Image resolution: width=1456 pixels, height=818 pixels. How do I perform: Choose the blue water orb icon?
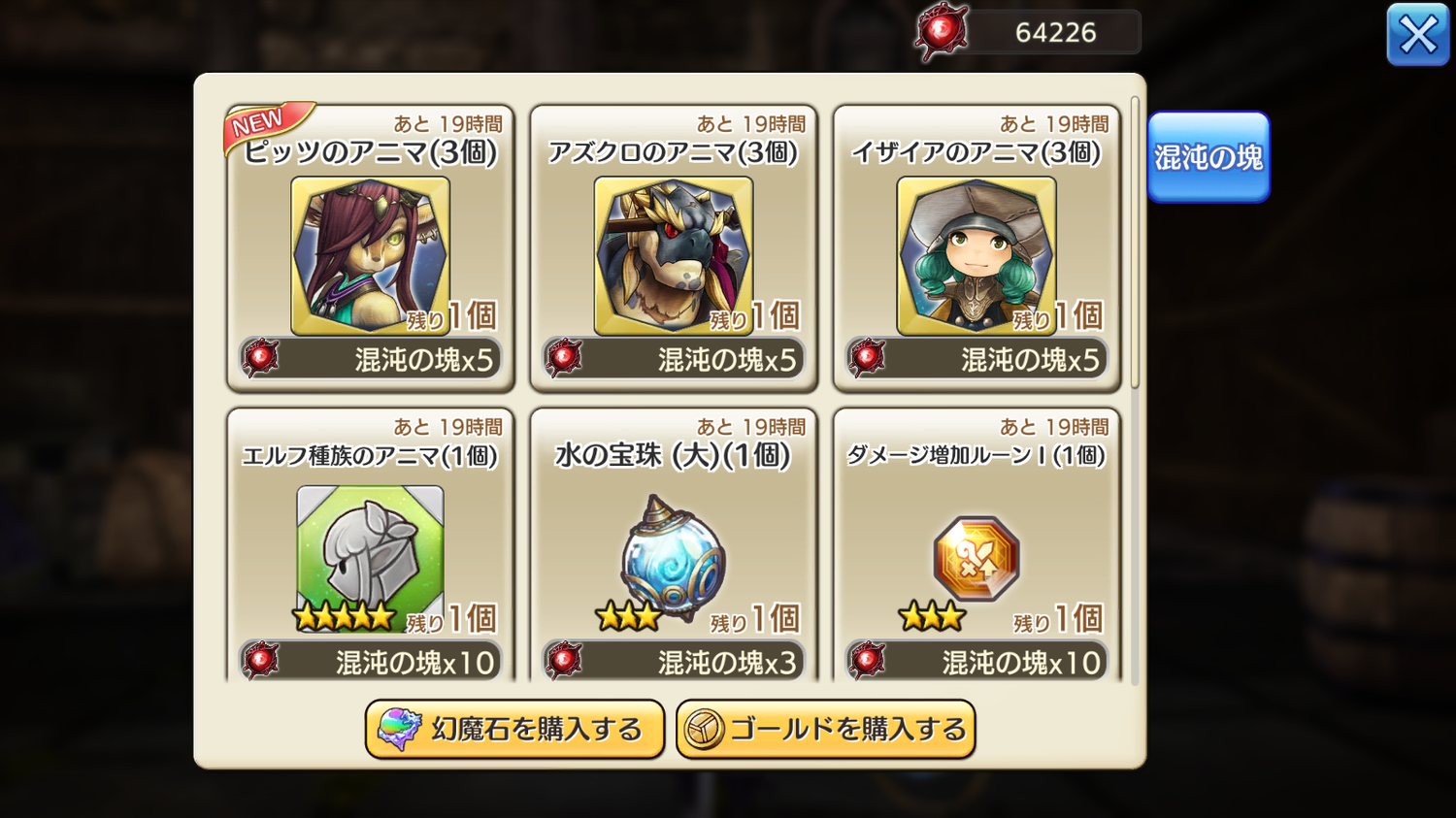(x=673, y=557)
